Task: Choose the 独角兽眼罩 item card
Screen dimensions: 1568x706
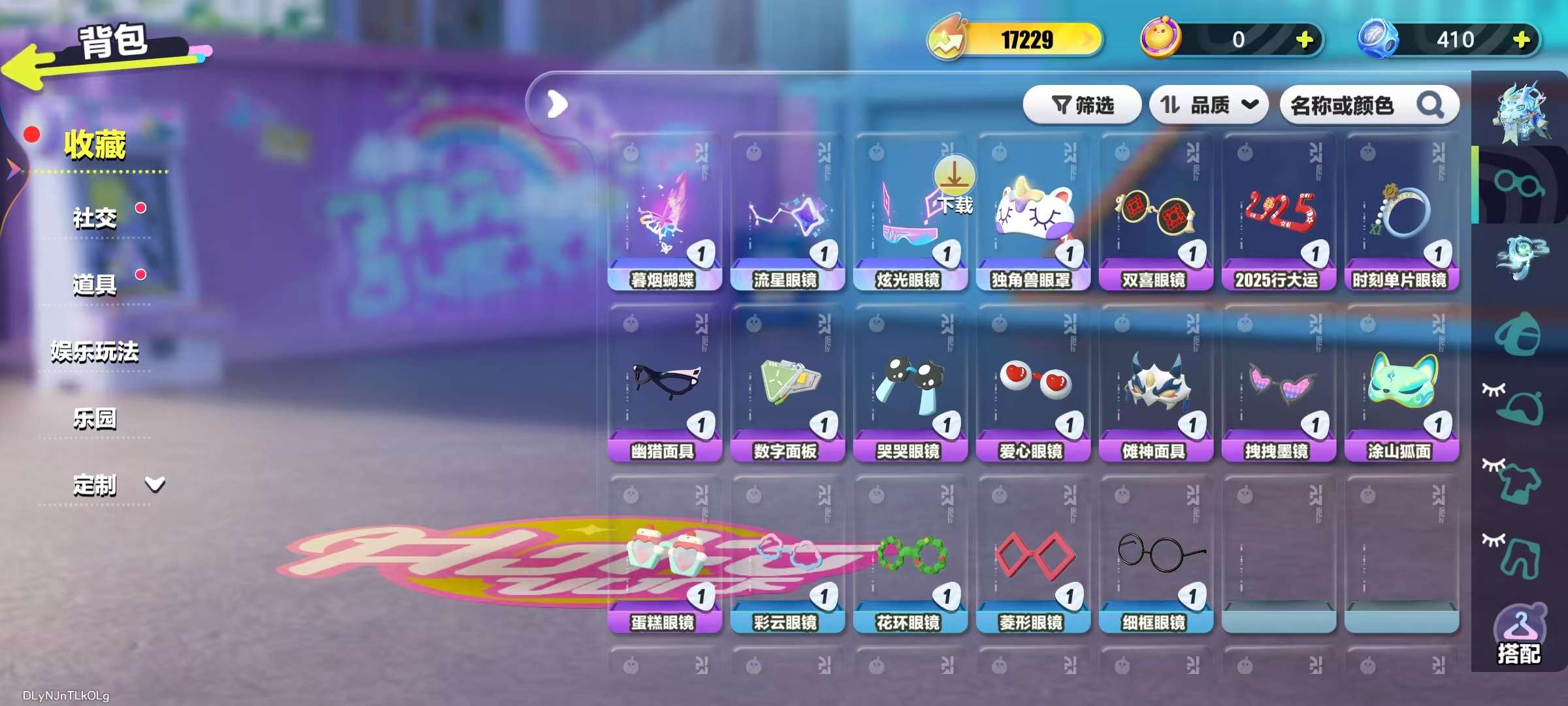Action: [x=1033, y=216]
